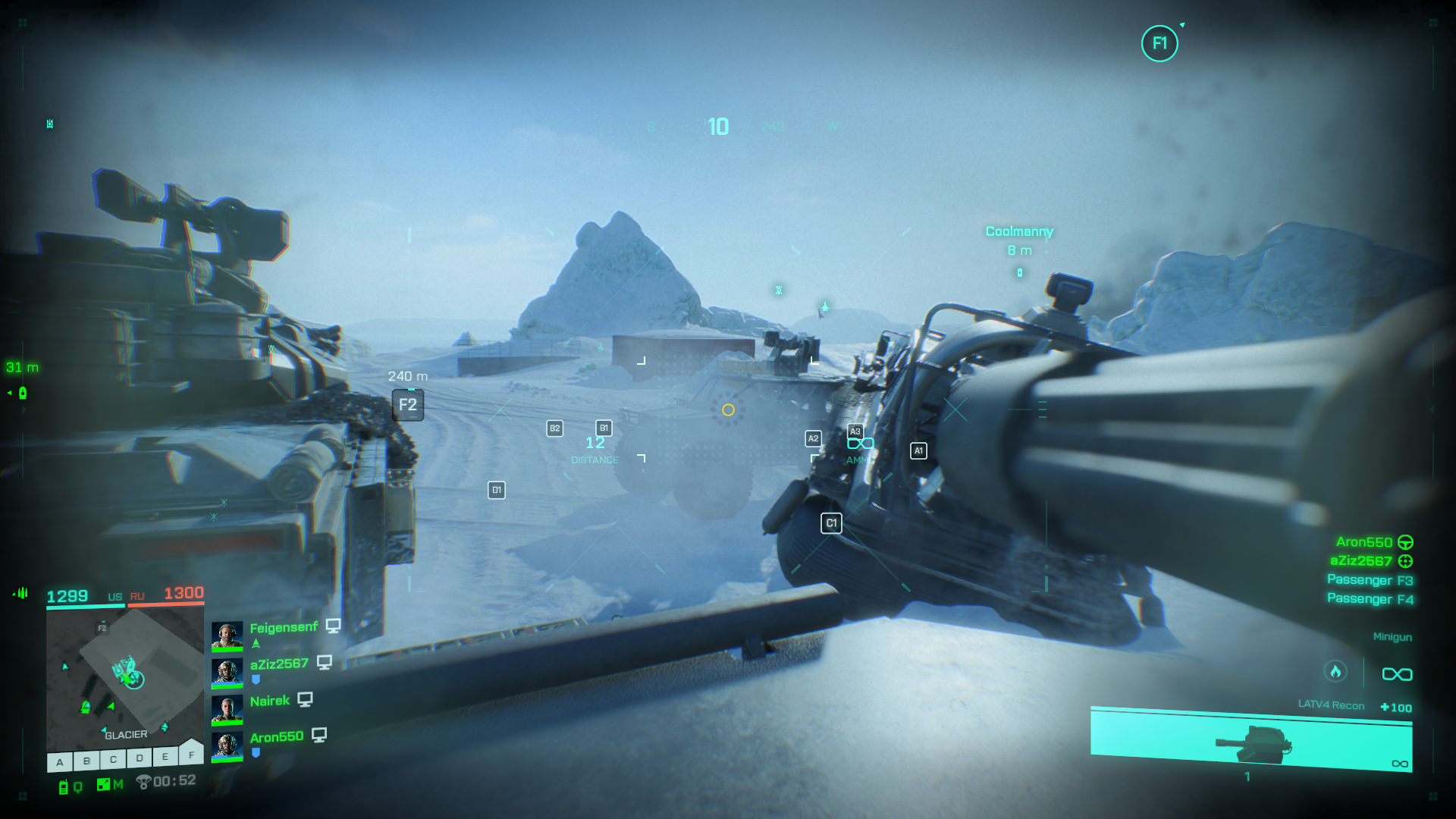
Task: Select the B2 objective marker
Action: coord(555,428)
